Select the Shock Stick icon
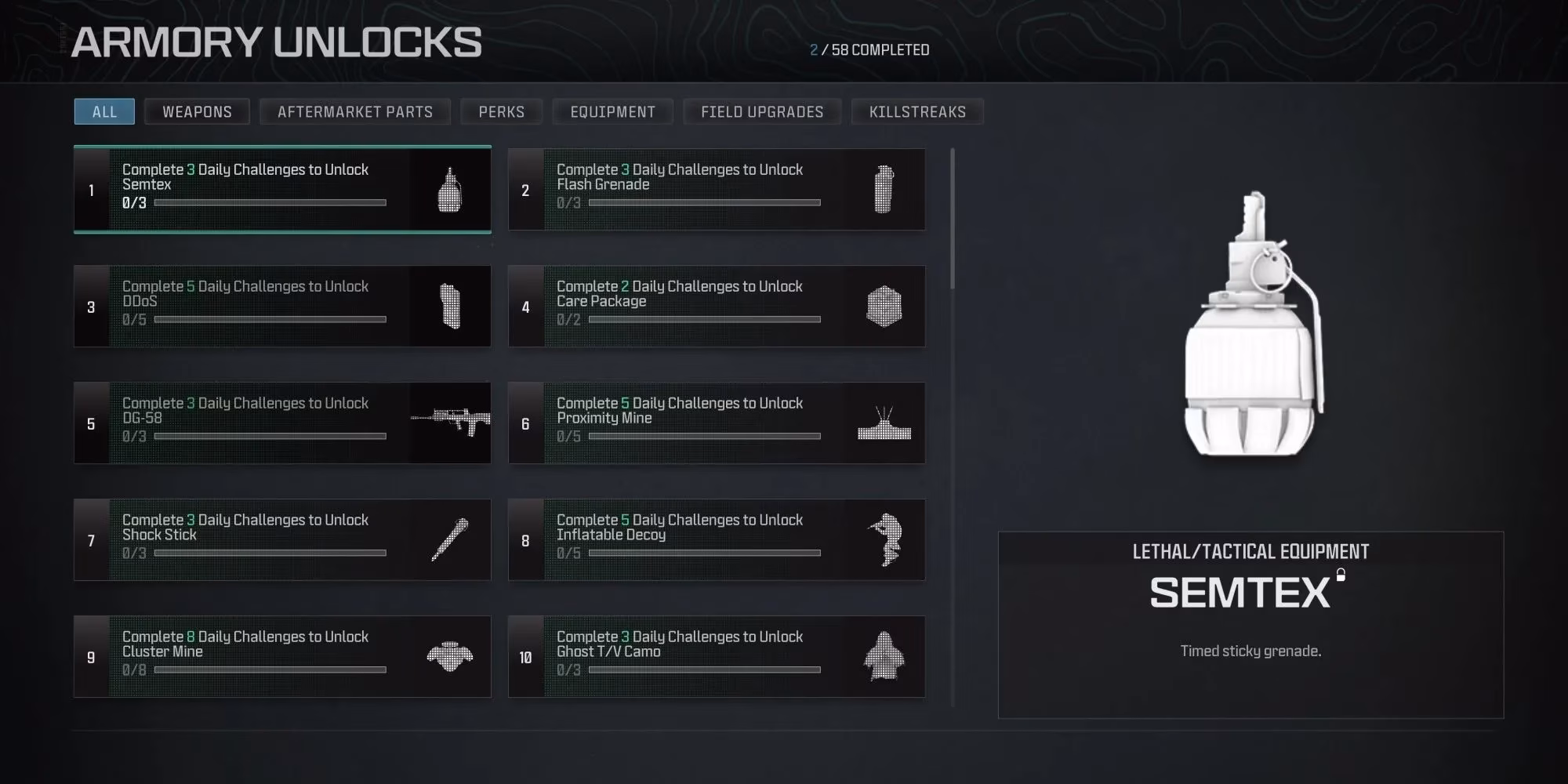This screenshot has width=1568, height=784. point(448,539)
